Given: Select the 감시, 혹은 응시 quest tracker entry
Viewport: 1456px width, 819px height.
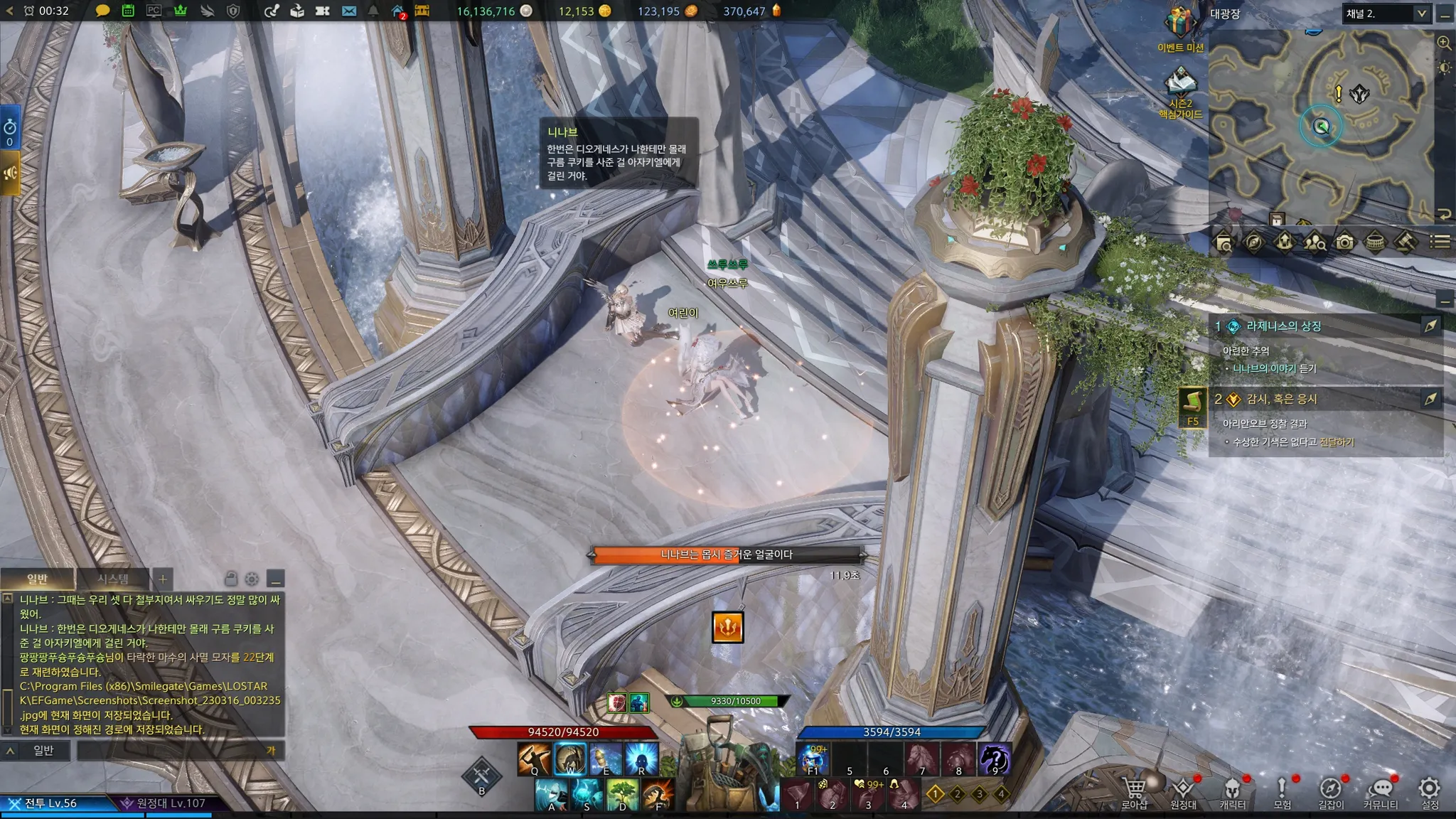Looking at the screenshot, I should coord(1281,400).
